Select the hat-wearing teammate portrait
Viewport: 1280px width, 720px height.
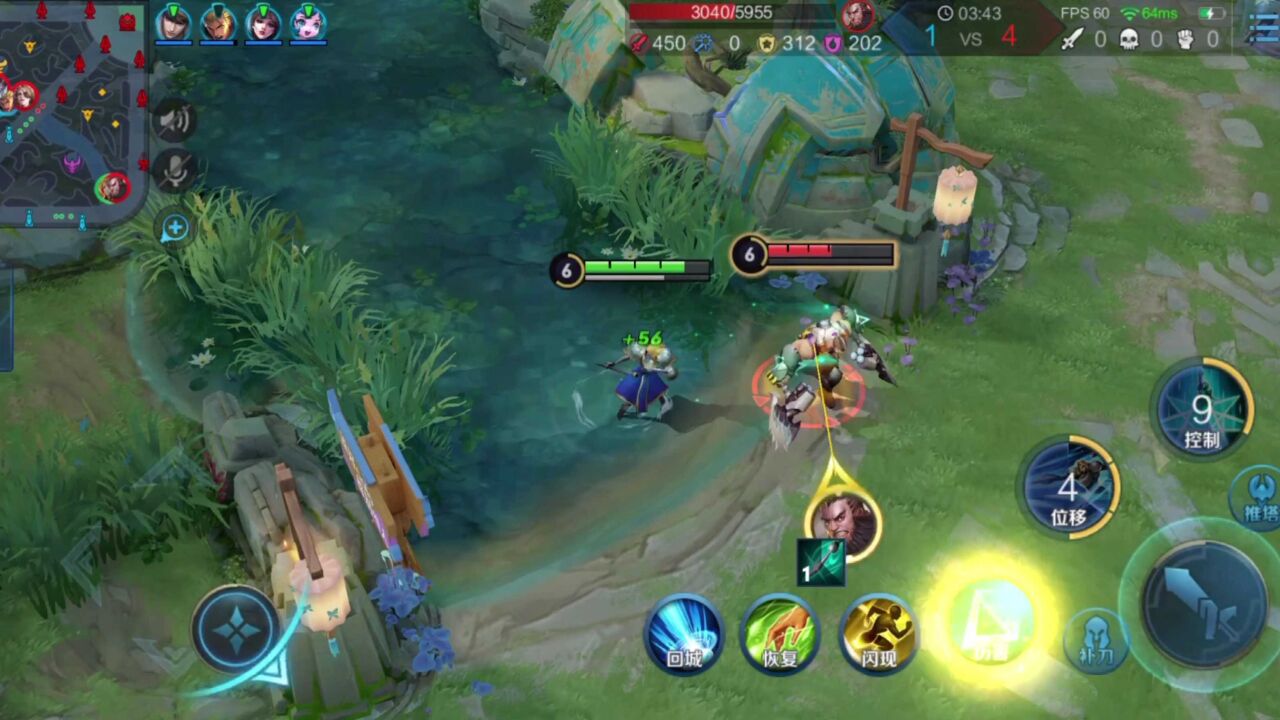(173, 22)
